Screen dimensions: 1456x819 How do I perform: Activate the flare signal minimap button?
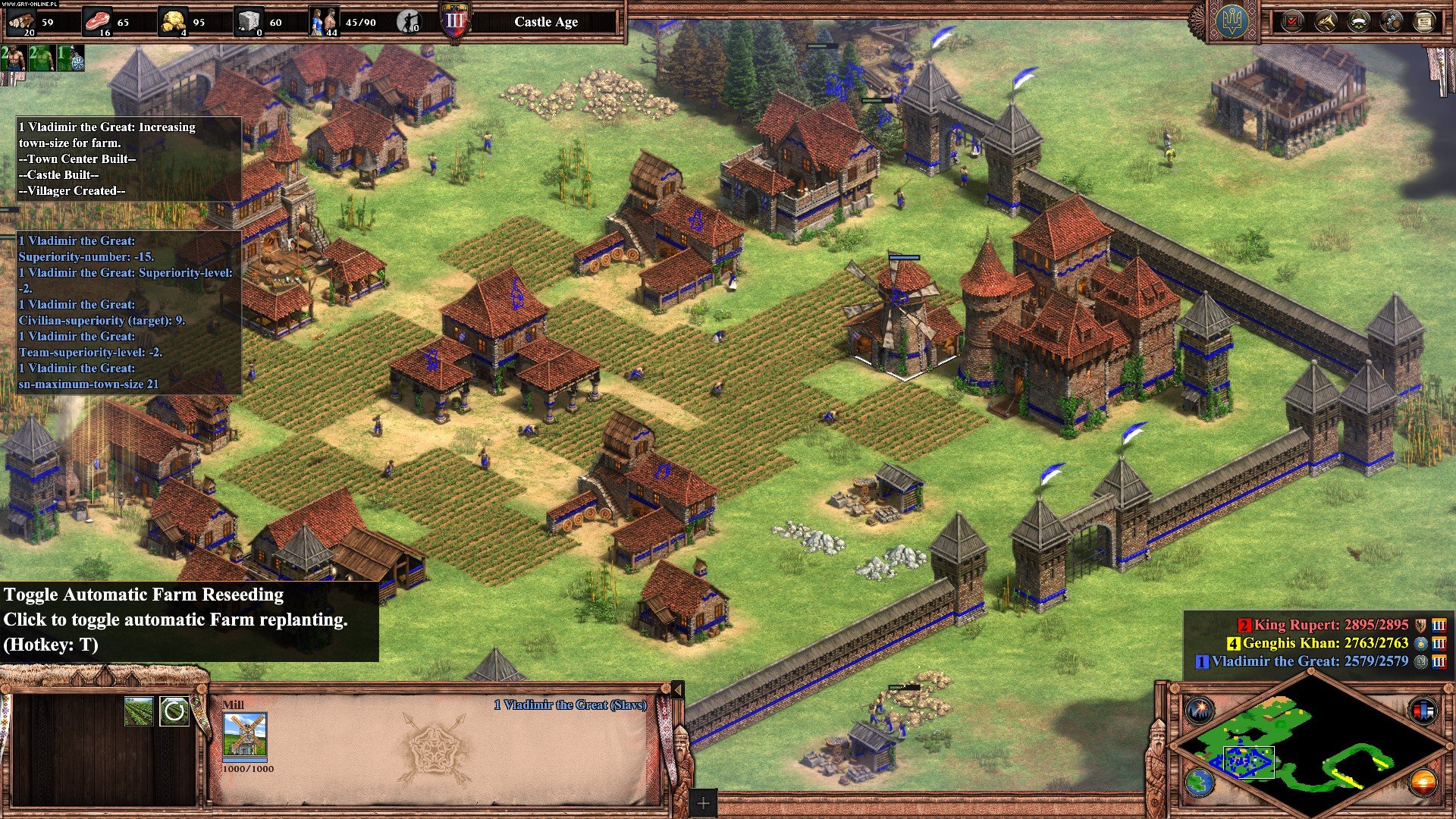(x=1200, y=711)
